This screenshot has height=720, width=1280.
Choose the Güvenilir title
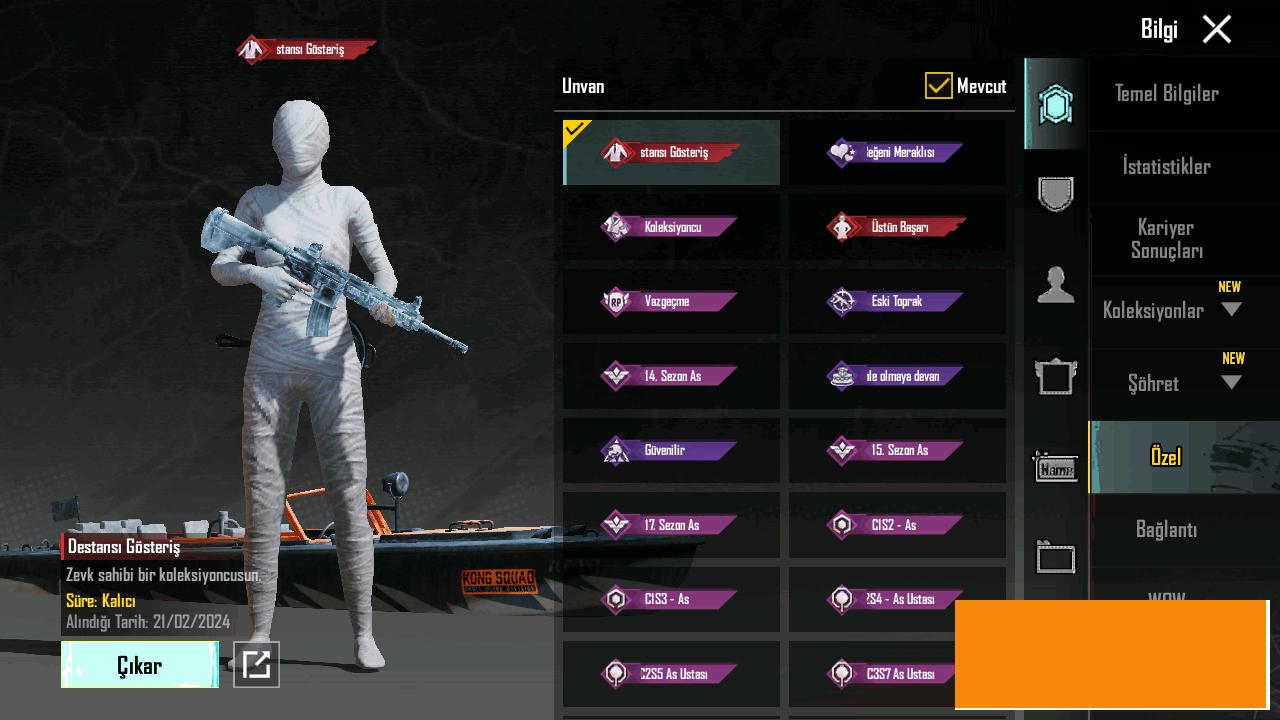click(671, 450)
